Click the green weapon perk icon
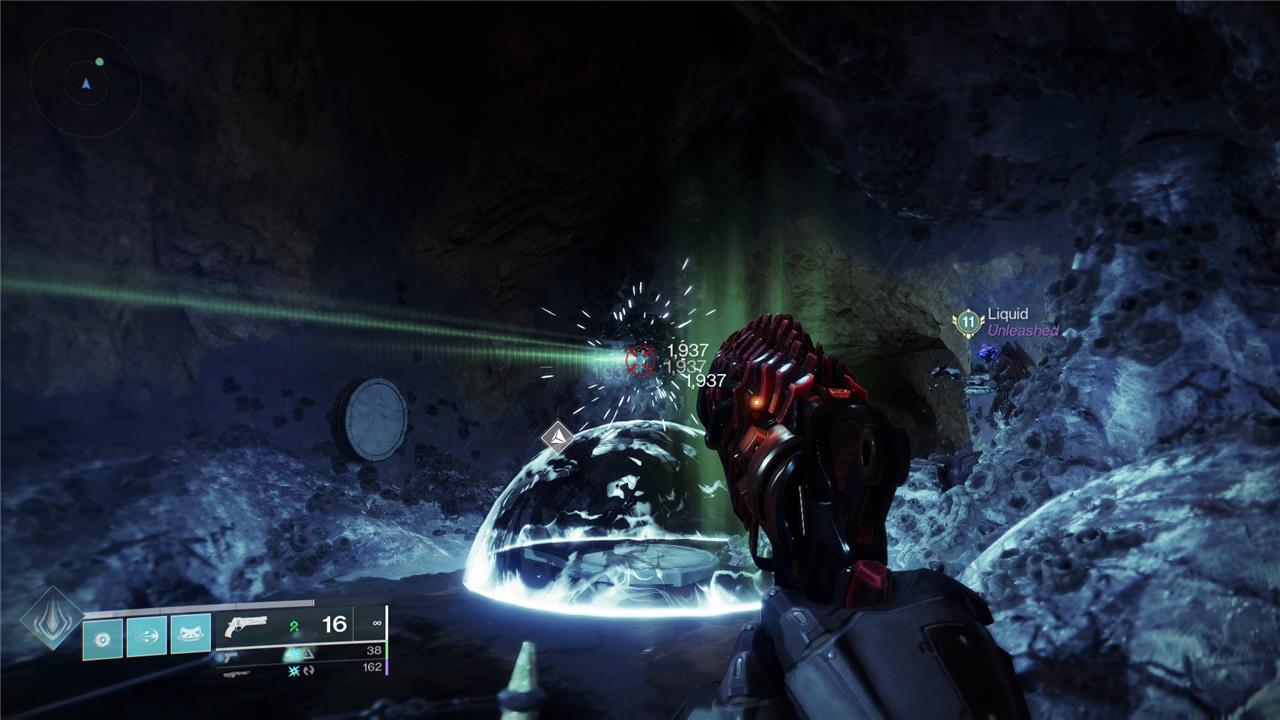This screenshot has width=1280, height=720. click(x=294, y=627)
